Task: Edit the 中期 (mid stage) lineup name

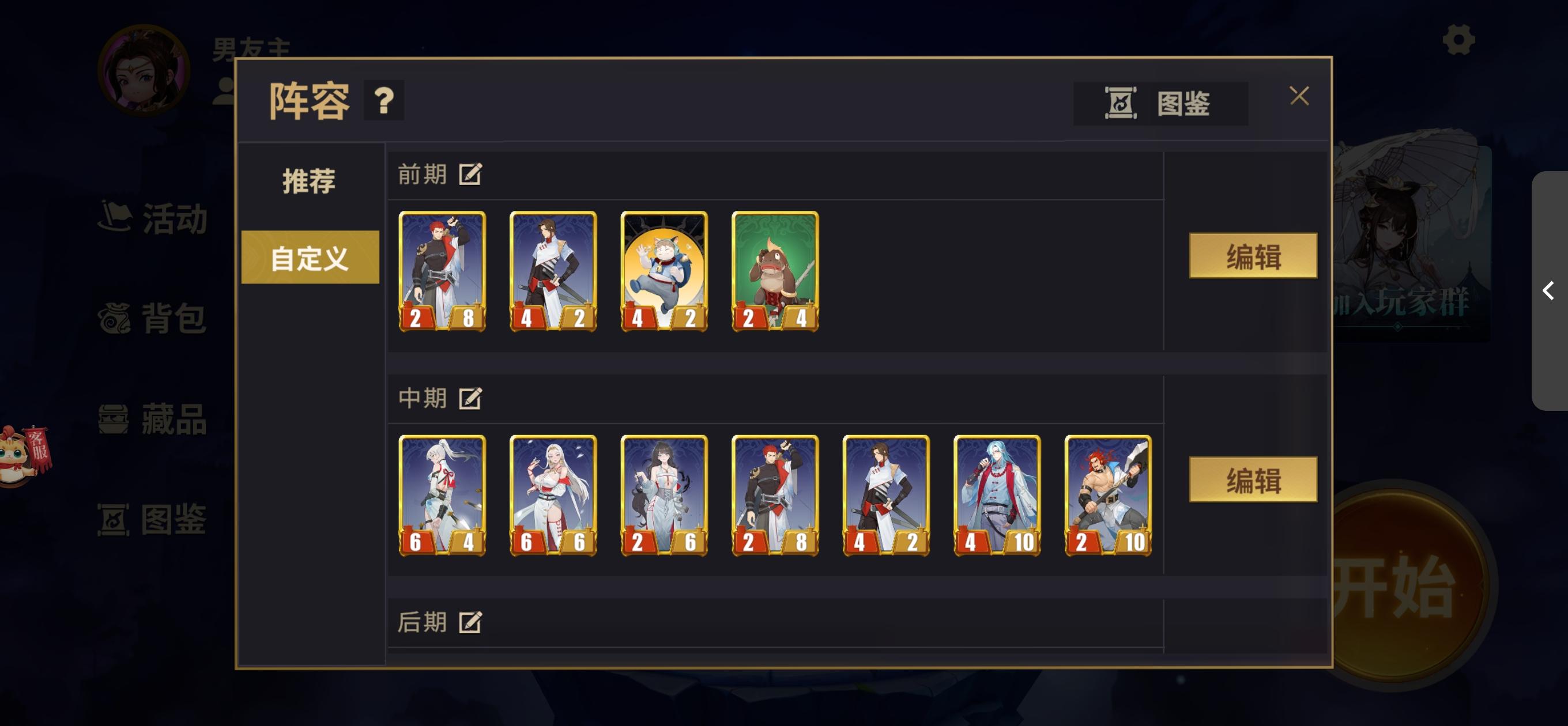Action: (x=471, y=399)
